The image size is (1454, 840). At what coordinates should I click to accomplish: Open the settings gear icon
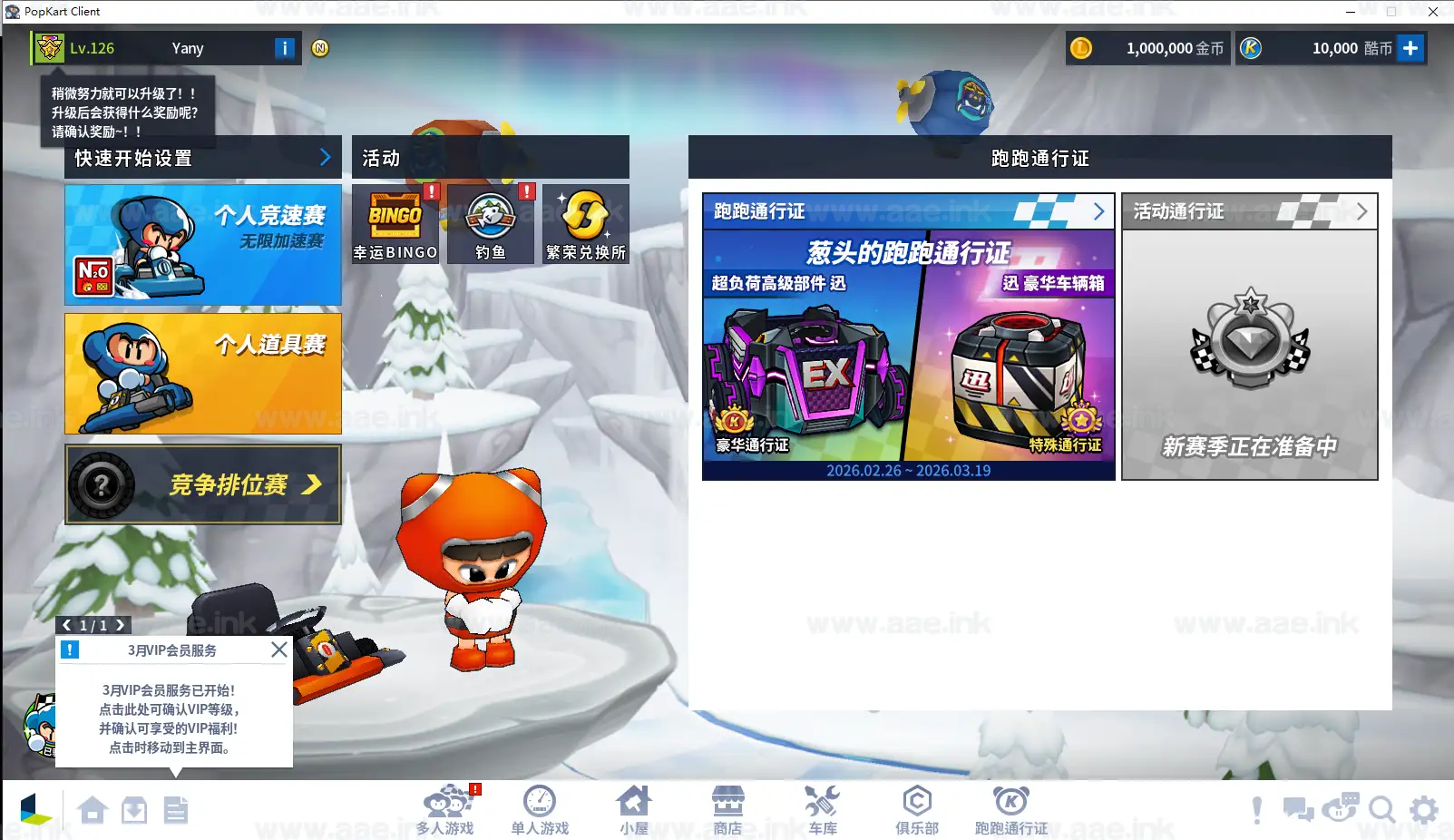pyautogui.click(x=1423, y=810)
